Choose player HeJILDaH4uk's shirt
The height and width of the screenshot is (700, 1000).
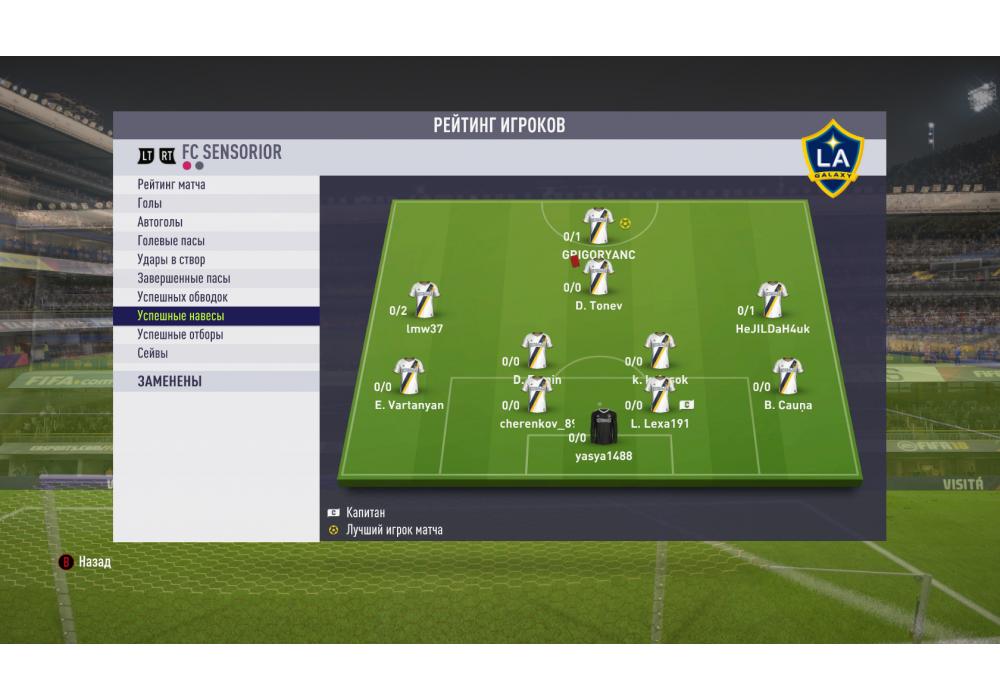(x=772, y=300)
